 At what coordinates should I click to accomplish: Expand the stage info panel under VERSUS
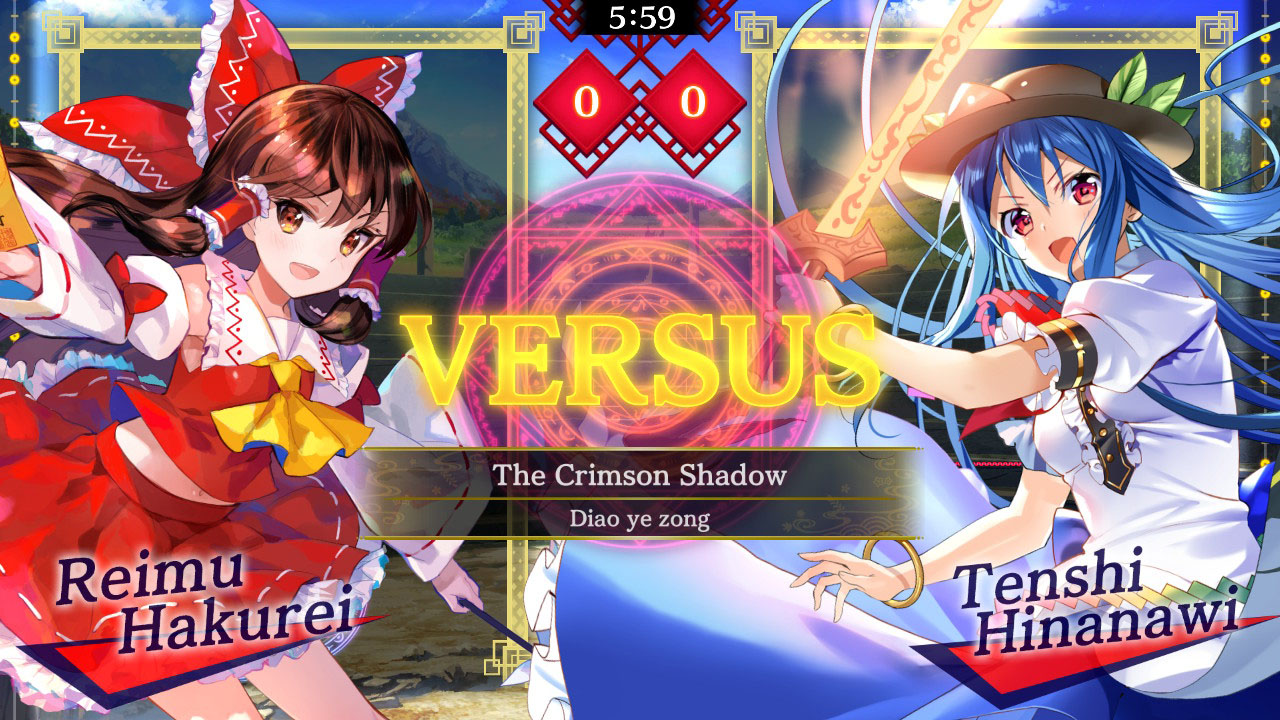coord(638,495)
